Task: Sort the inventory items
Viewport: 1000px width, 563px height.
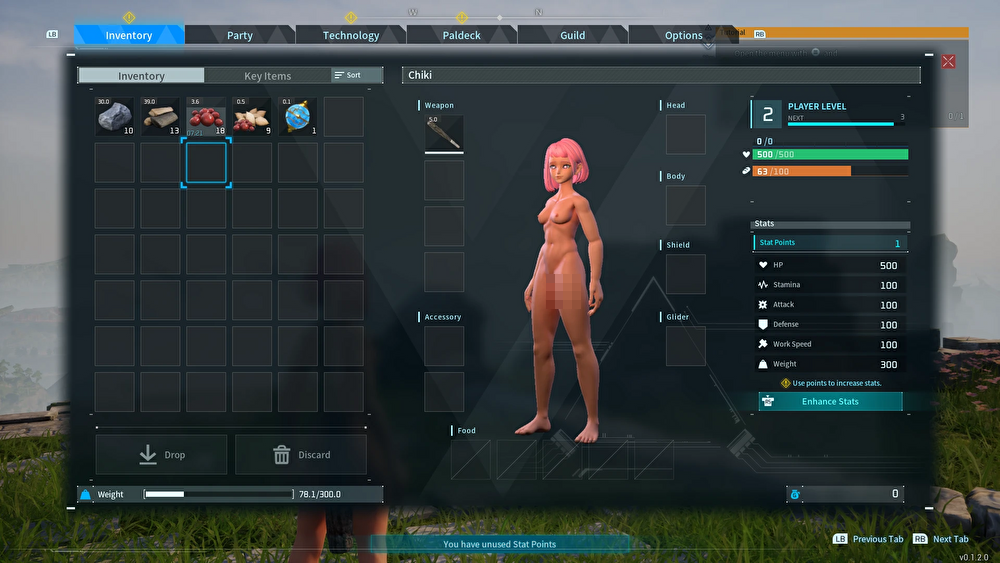Action: coord(357,75)
